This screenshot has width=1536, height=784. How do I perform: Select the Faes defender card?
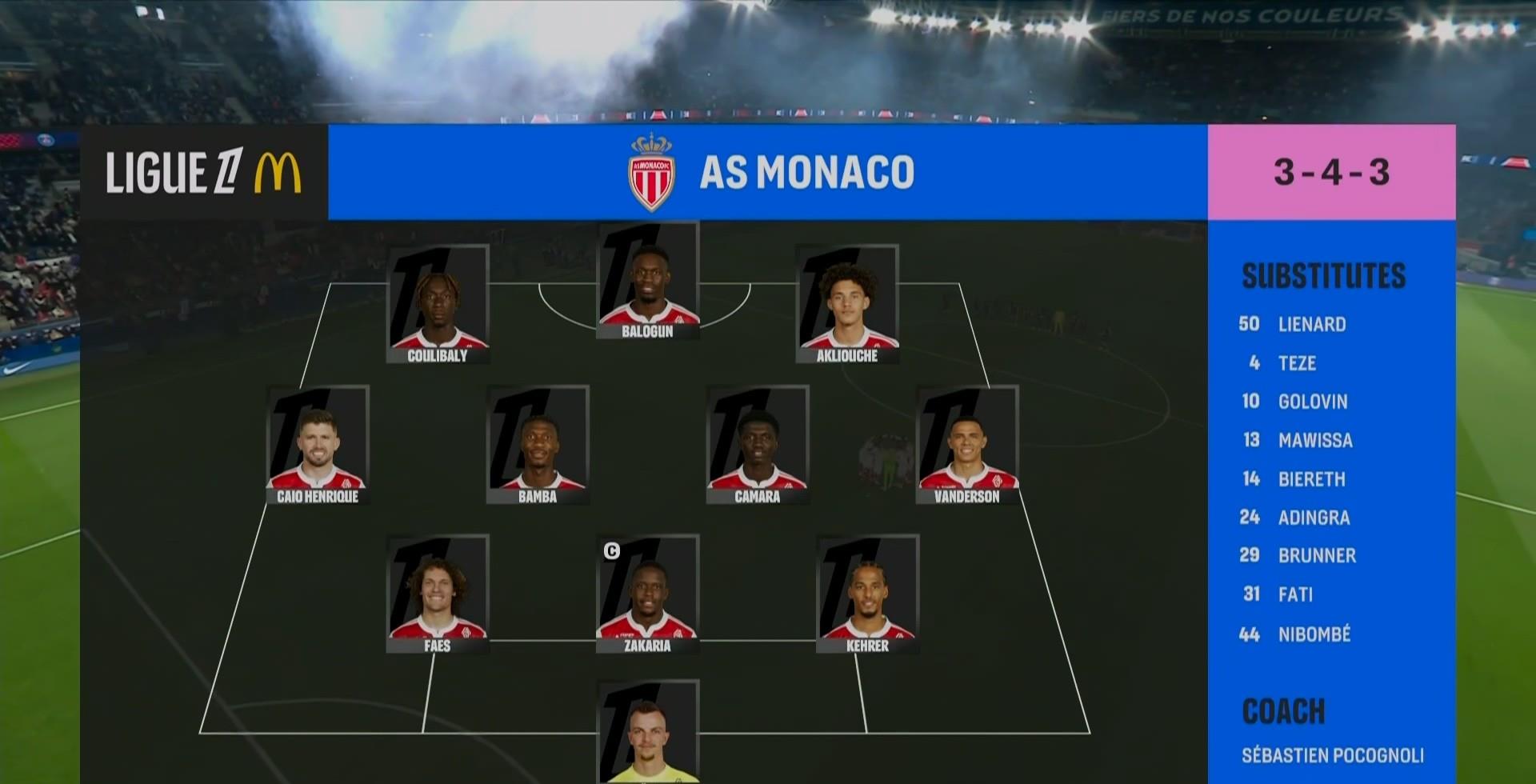coord(438,594)
